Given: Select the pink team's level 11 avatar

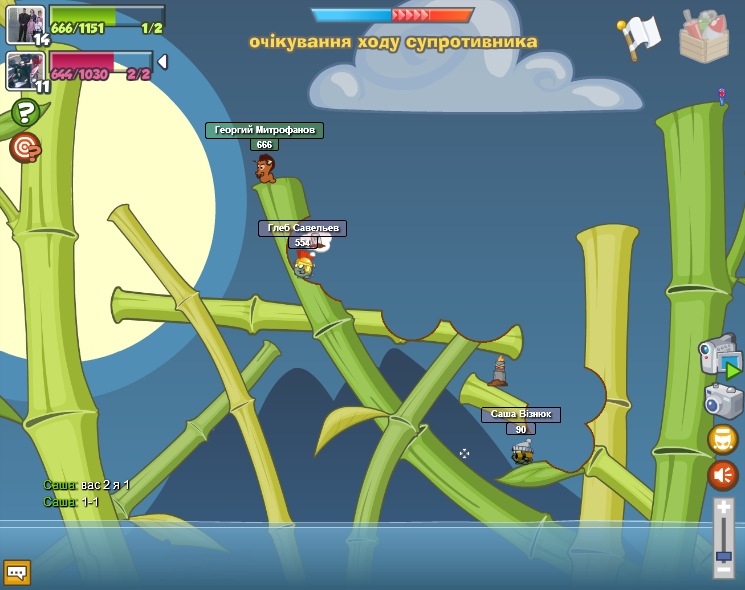Looking at the screenshot, I should tap(26, 71).
